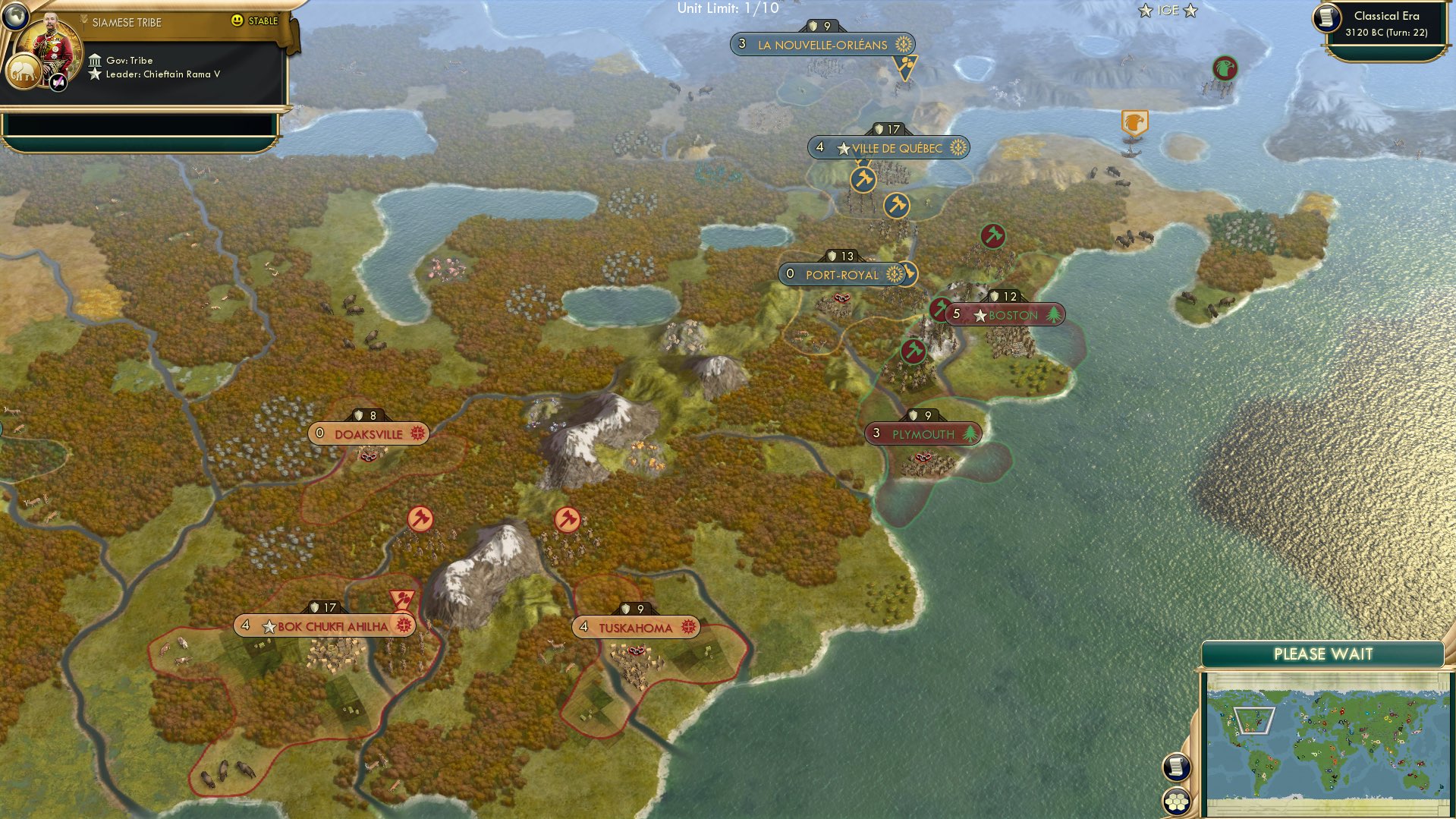Toggle the hex grid icon in bottom-right corner
1456x819 pixels.
click(x=1177, y=802)
